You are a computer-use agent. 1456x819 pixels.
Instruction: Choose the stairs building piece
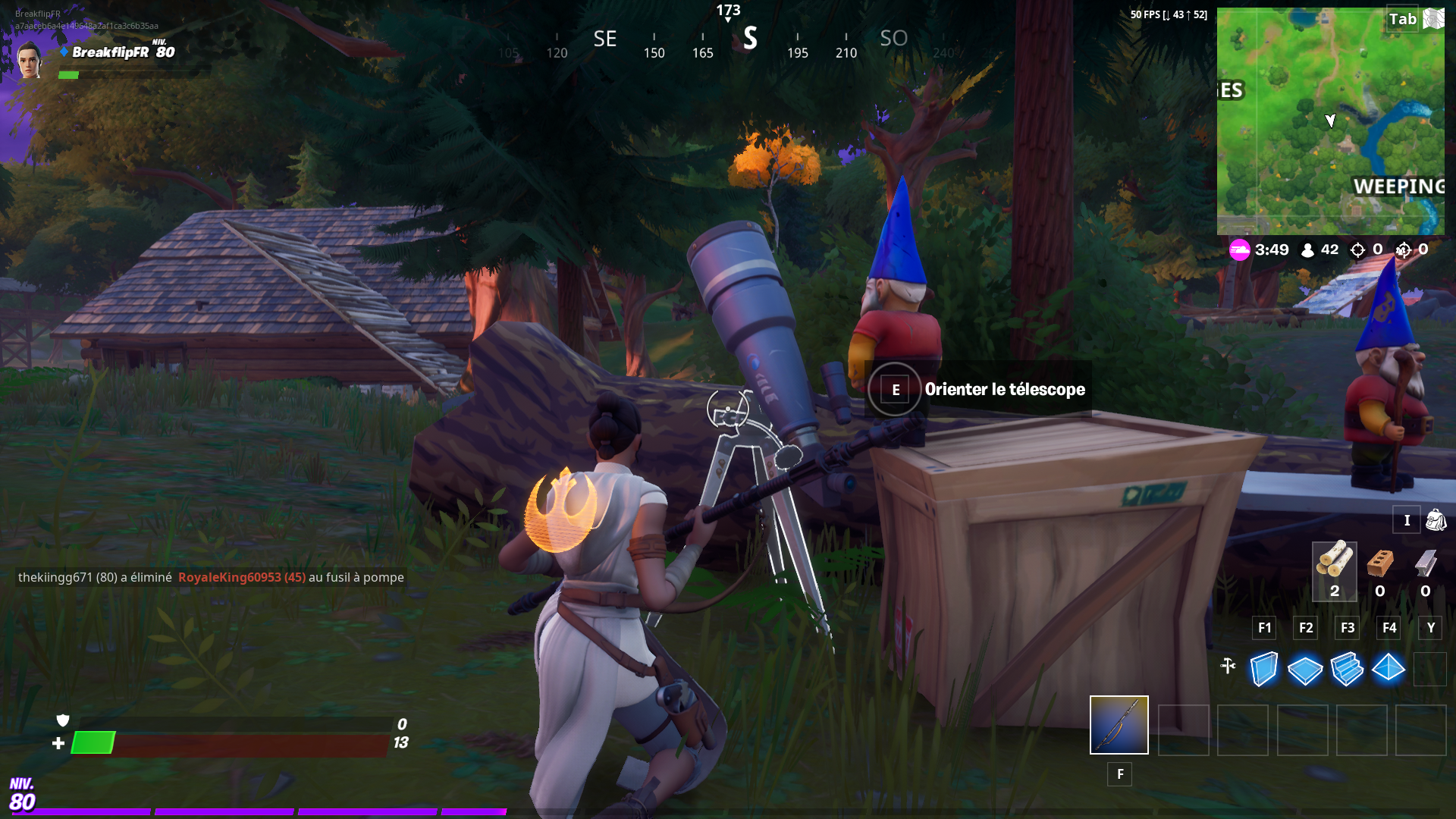pos(1347,669)
